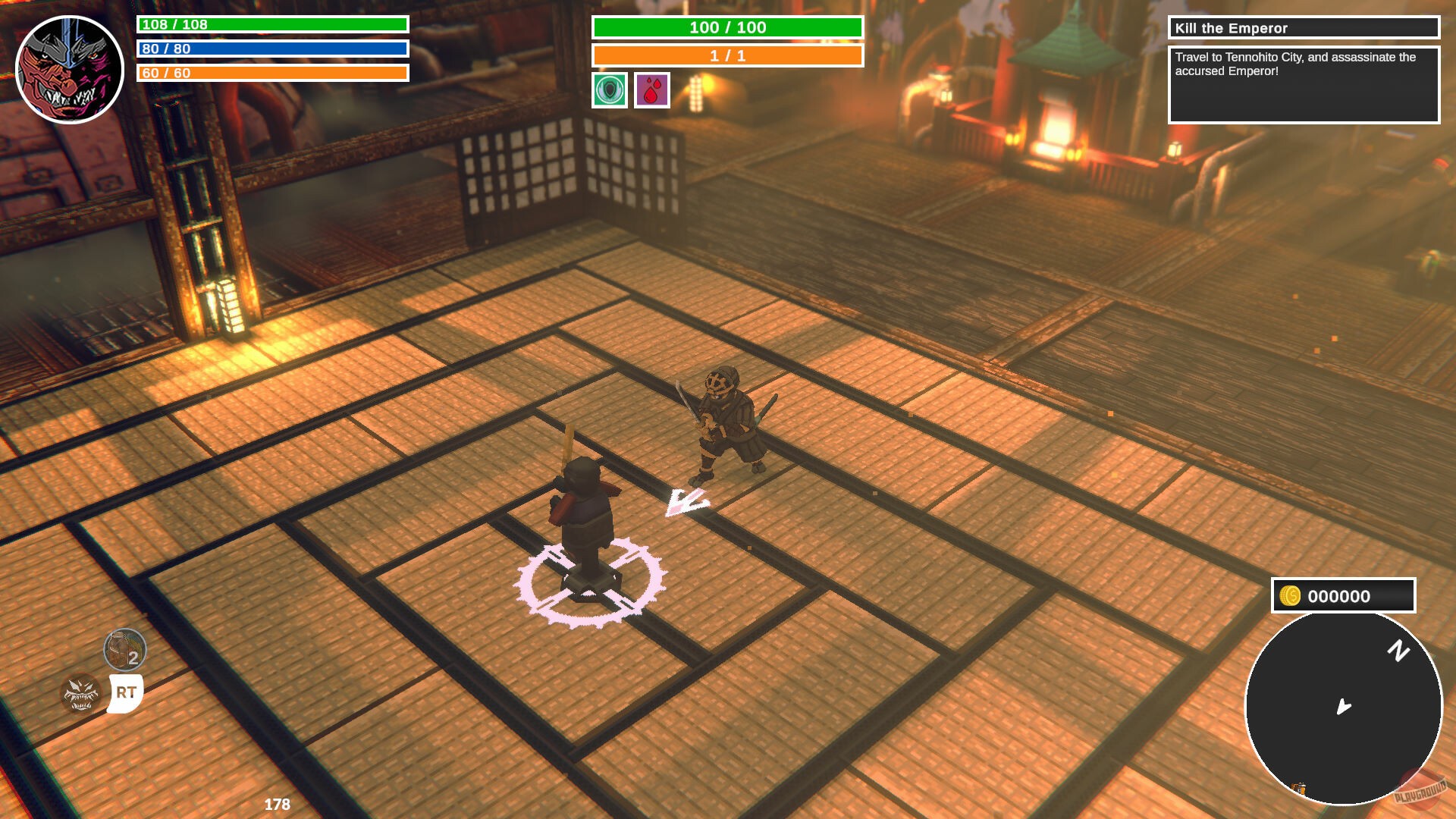Open the Kill the Emperor quest title bar
Viewport: 1456px width, 819px height.
point(1303,29)
